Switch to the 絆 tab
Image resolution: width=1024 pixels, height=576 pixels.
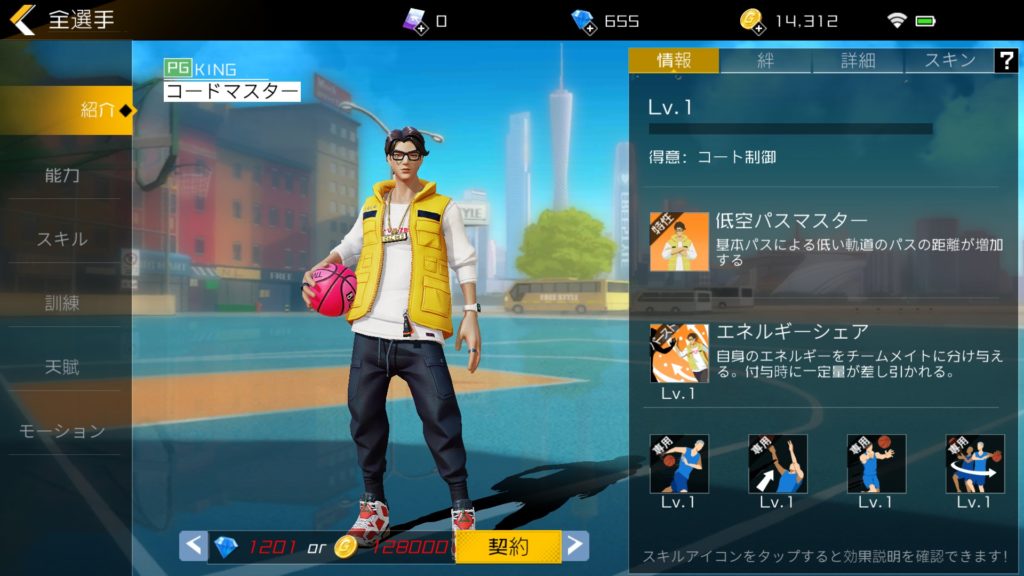(x=766, y=60)
